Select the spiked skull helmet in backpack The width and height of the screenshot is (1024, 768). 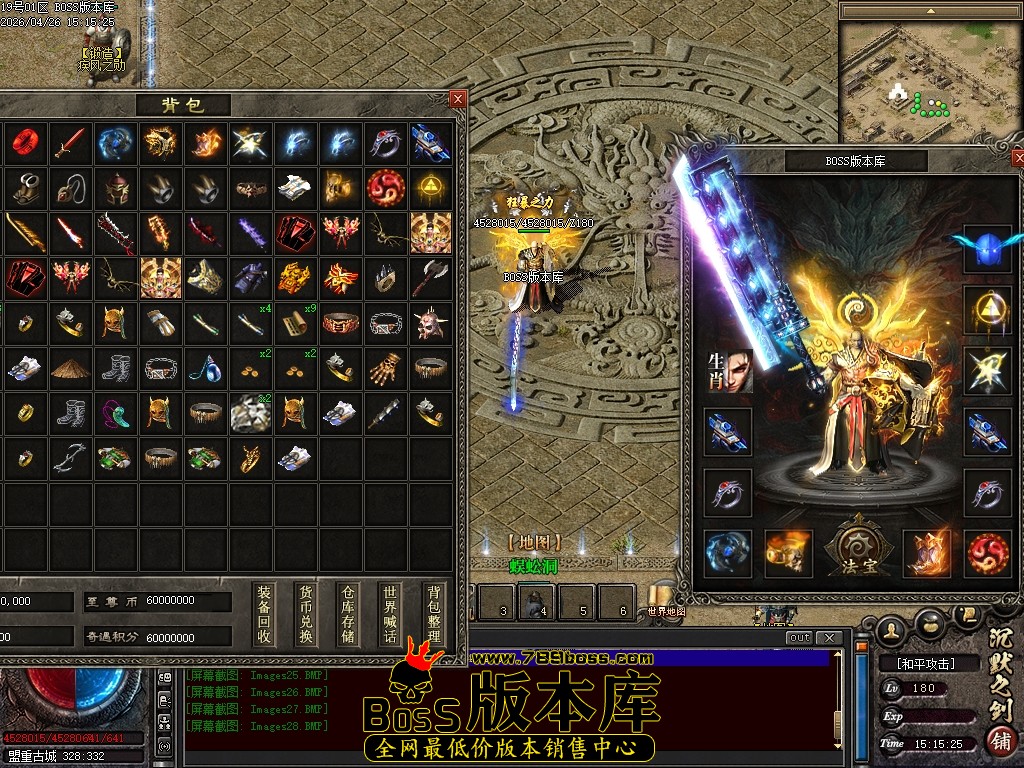[430, 322]
